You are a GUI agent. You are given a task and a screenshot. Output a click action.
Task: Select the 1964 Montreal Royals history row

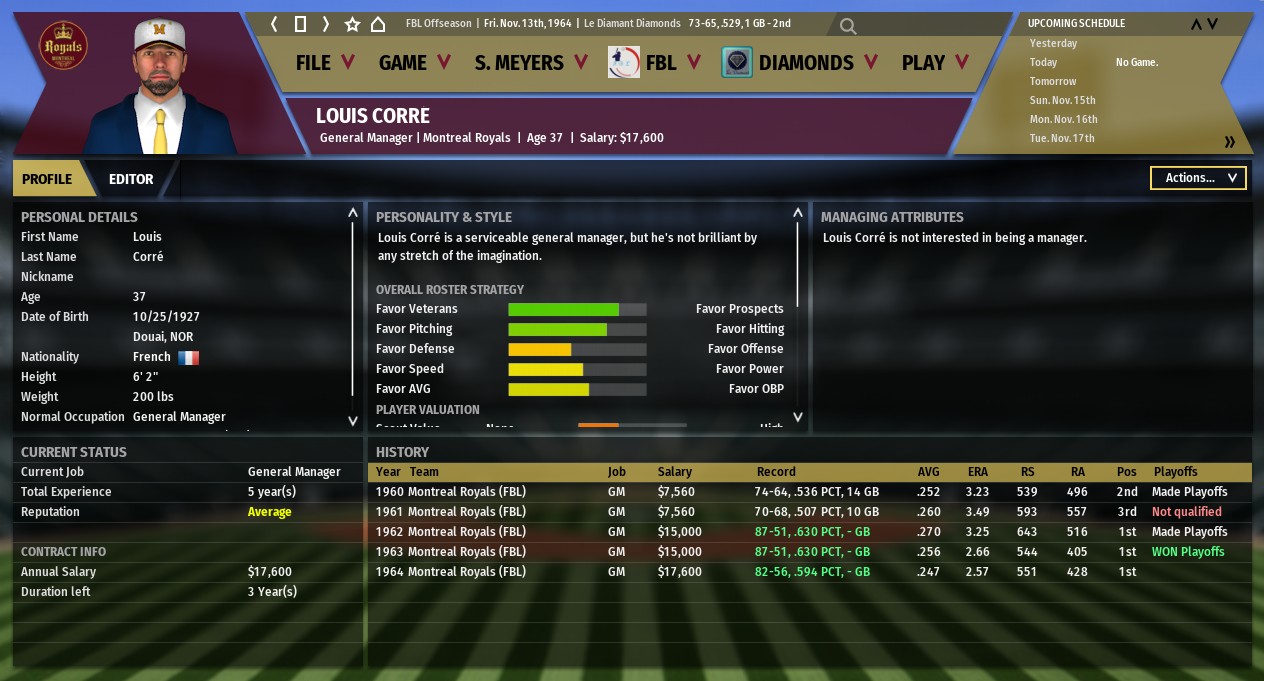click(808, 572)
